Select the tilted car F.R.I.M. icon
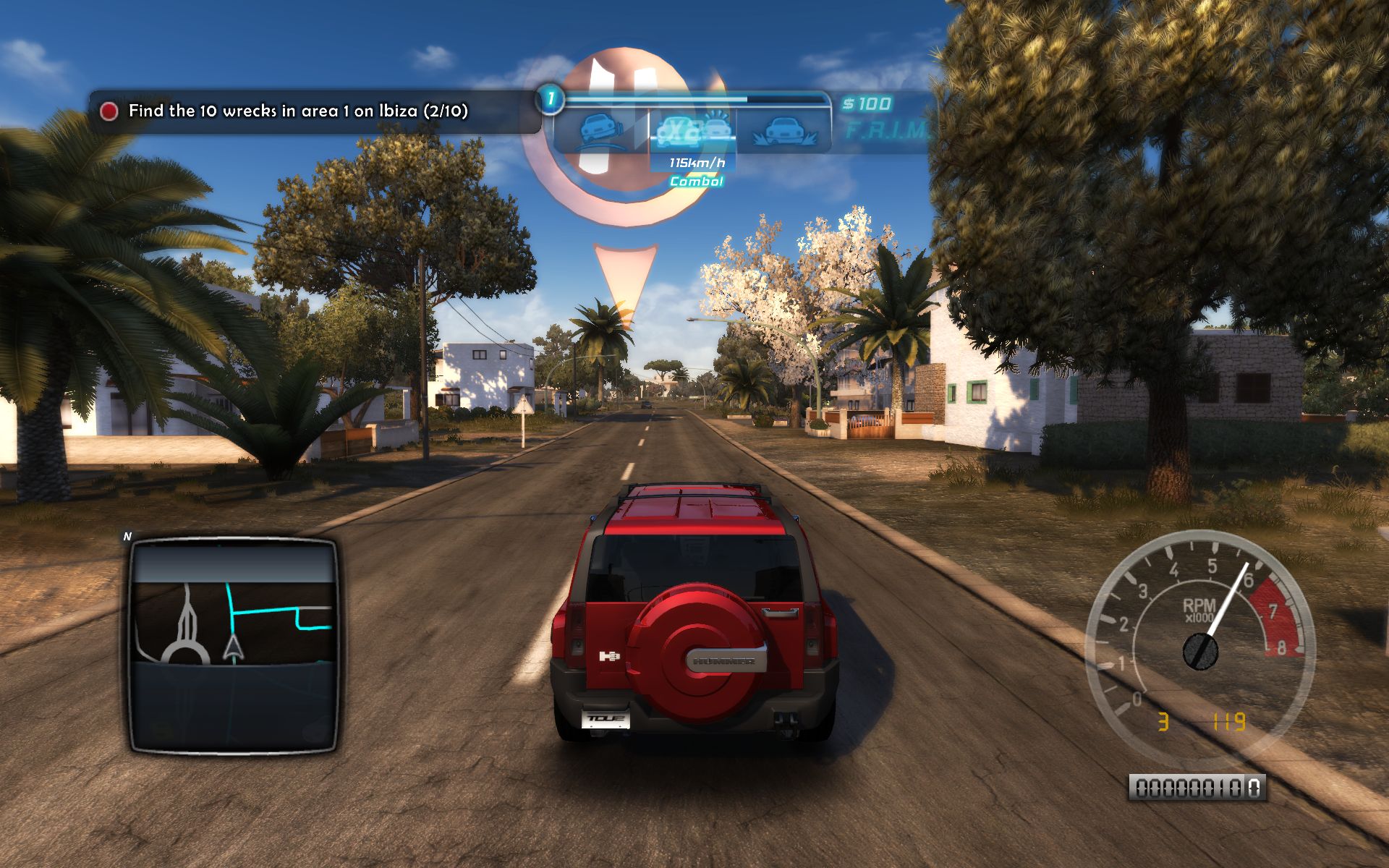 tap(600, 132)
